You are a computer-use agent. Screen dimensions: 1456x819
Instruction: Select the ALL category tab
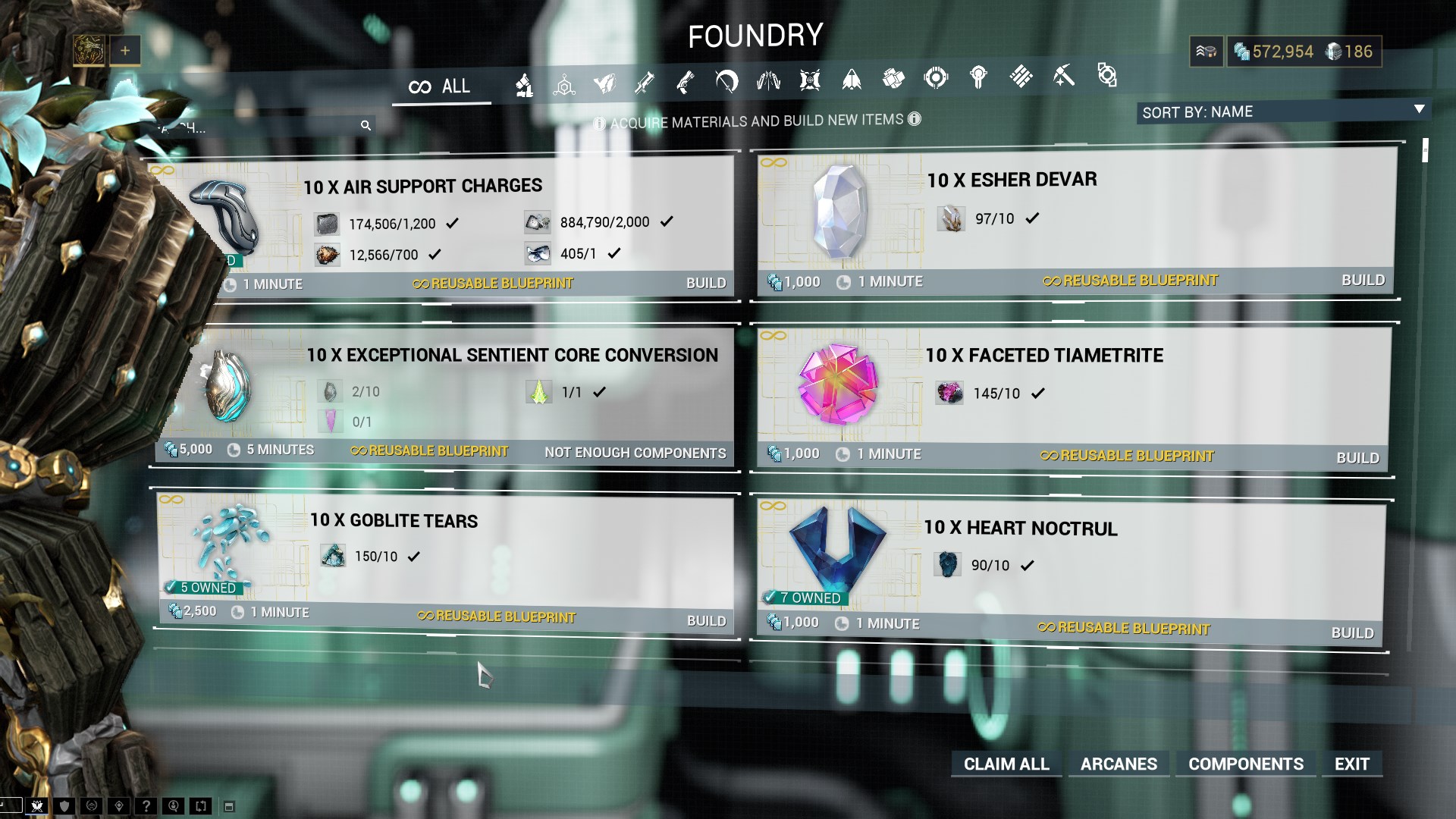[441, 86]
